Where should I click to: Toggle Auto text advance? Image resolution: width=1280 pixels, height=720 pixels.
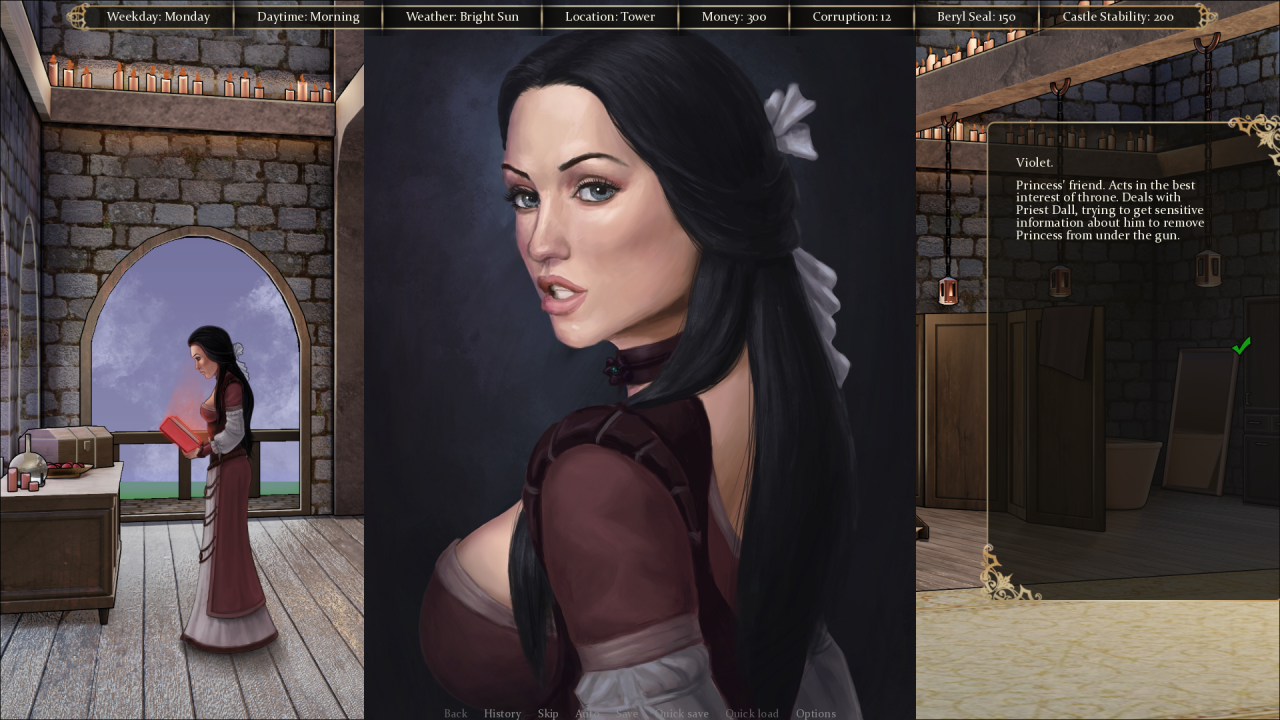(x=587, y=713)
